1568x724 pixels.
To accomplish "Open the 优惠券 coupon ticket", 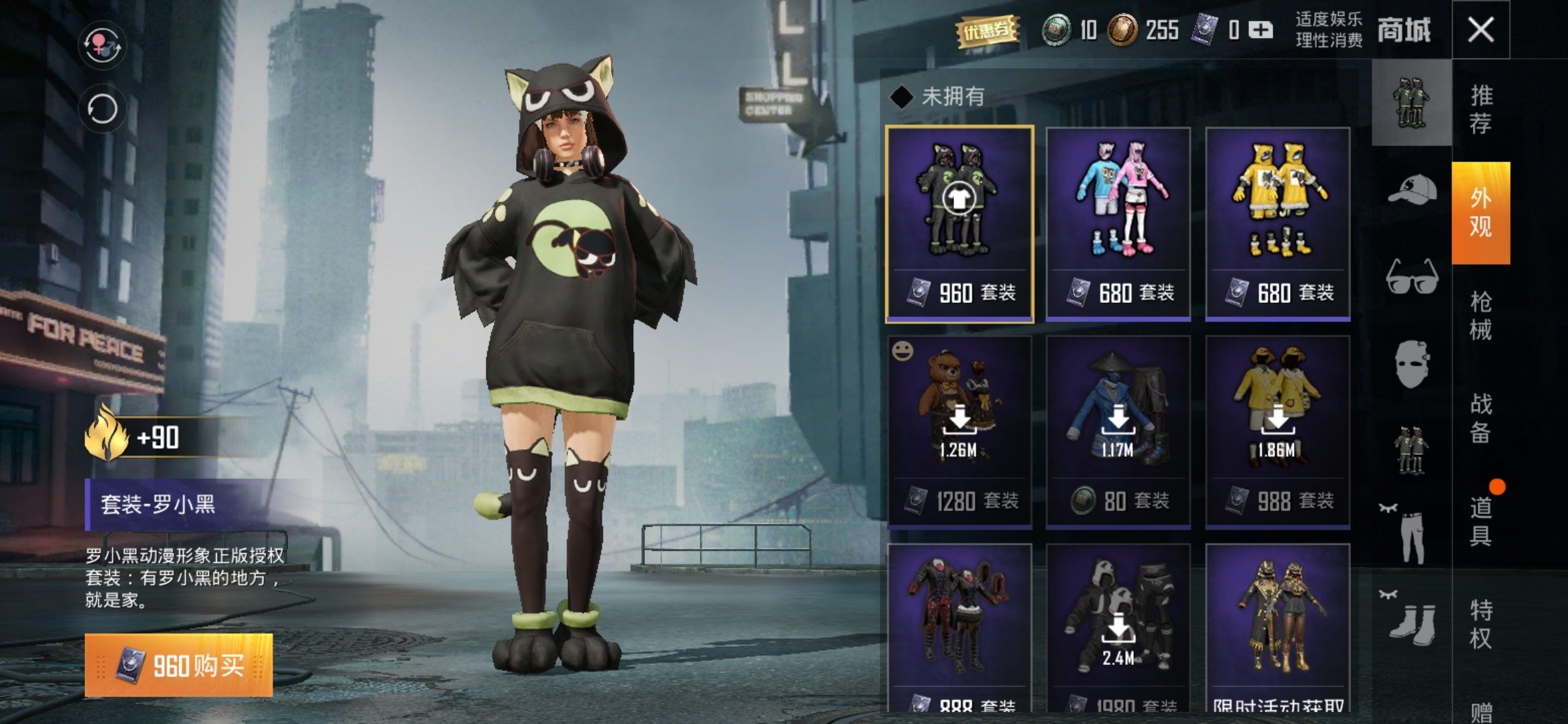I will coord(988,30).
